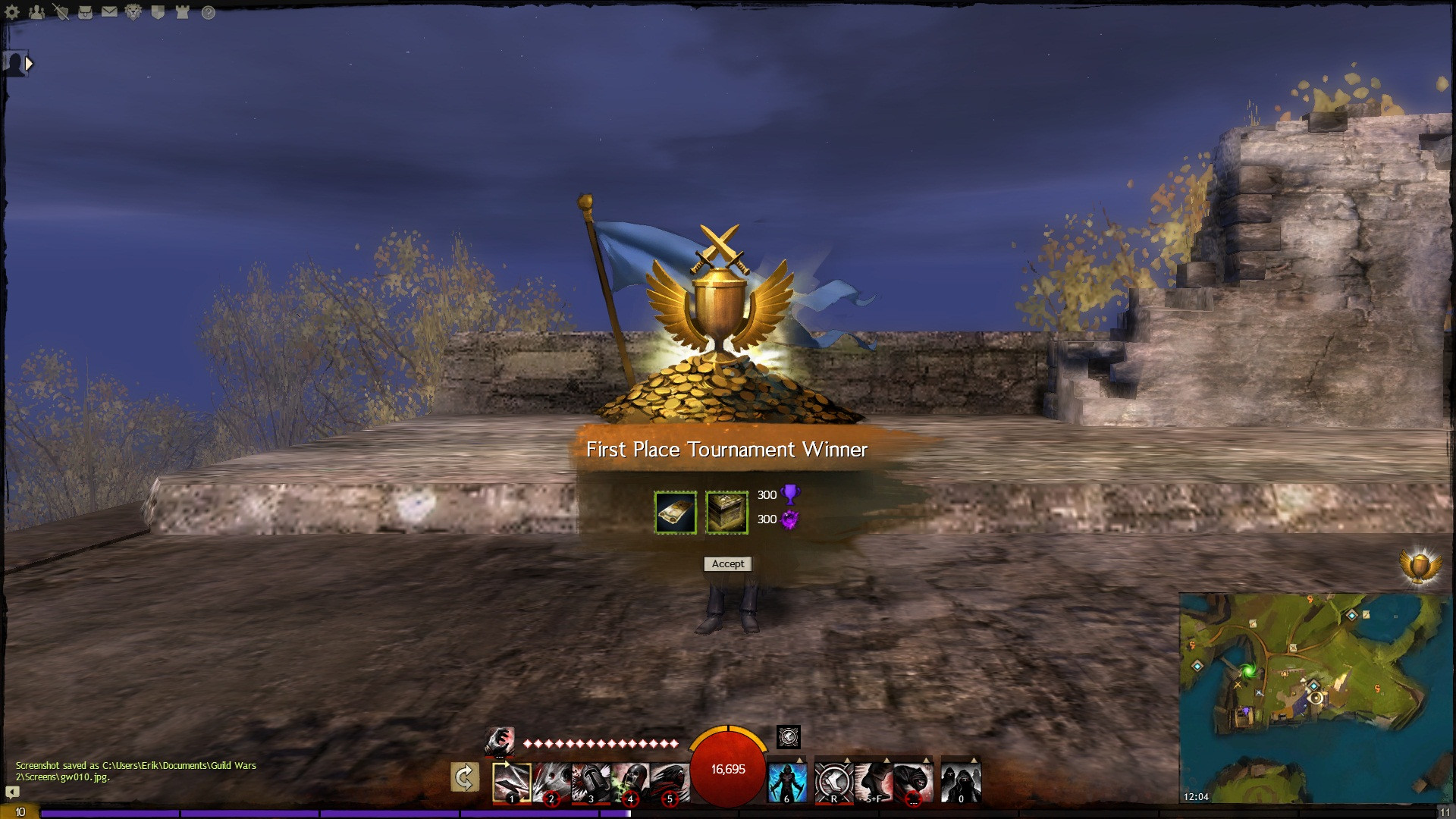Open the castle tower icon panel
This screenshot has height=819, width=1456.
(x=182, y=12)
